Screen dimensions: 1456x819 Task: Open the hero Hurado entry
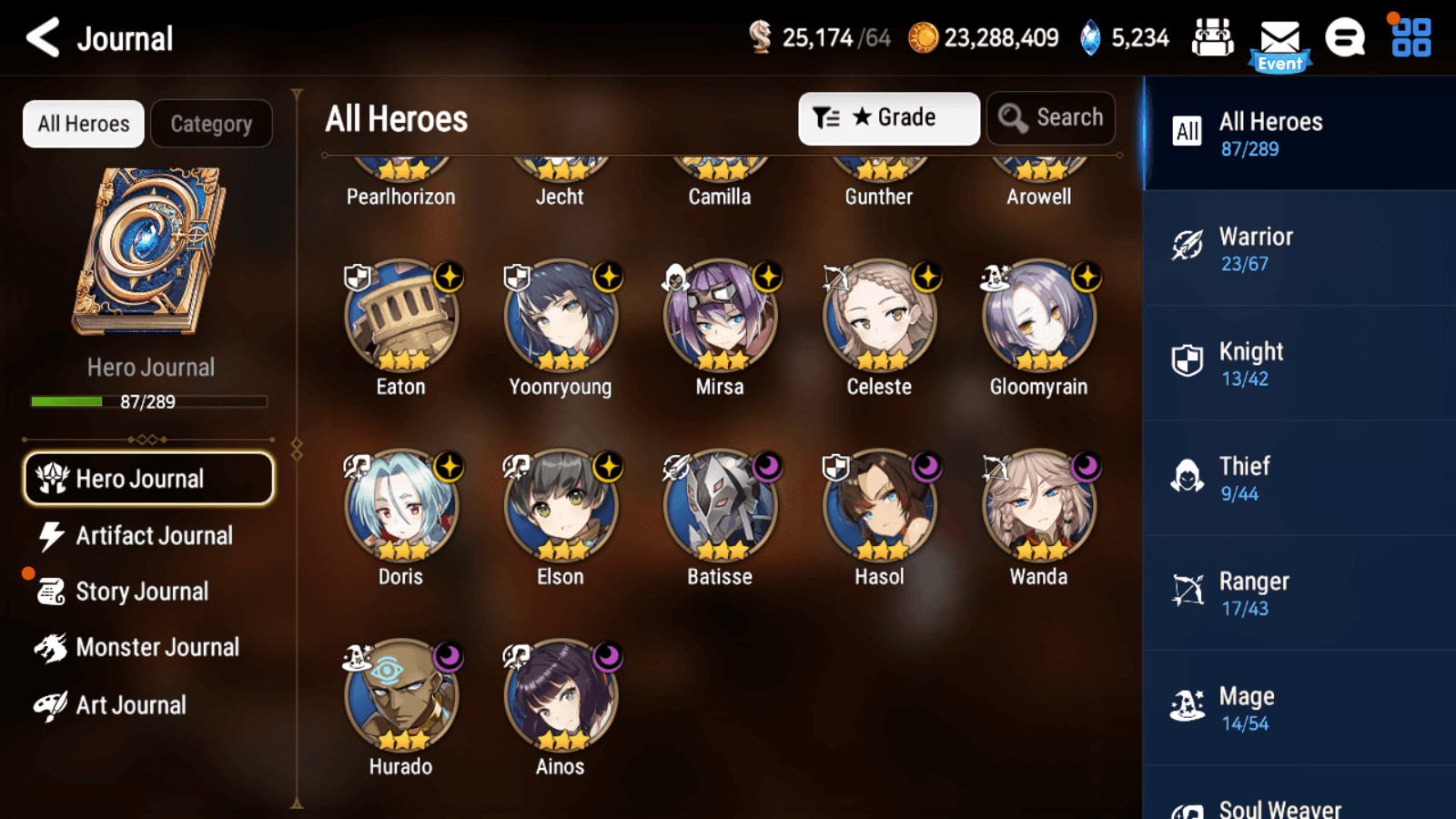(401, 698)
